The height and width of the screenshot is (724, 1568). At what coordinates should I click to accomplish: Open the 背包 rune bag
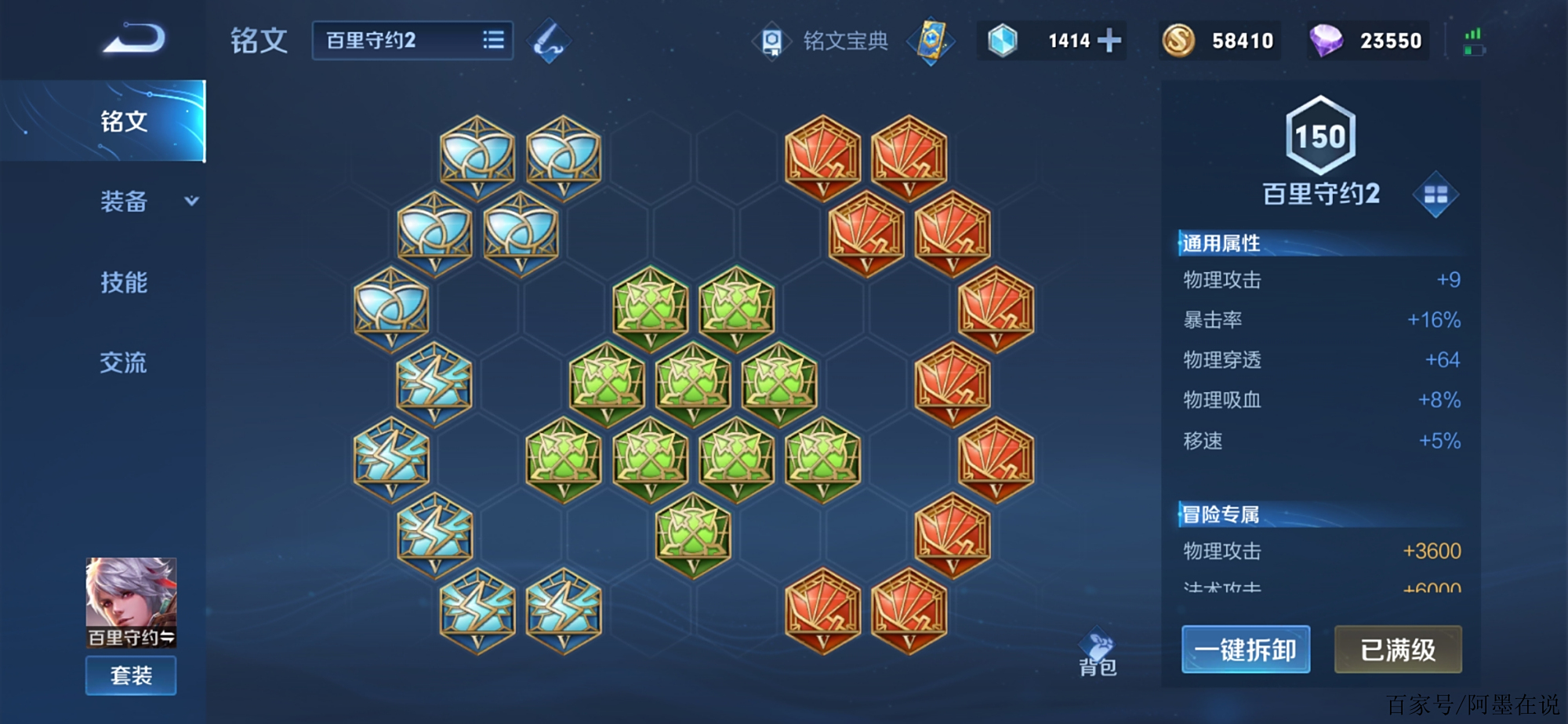(x=1098, y=653)
